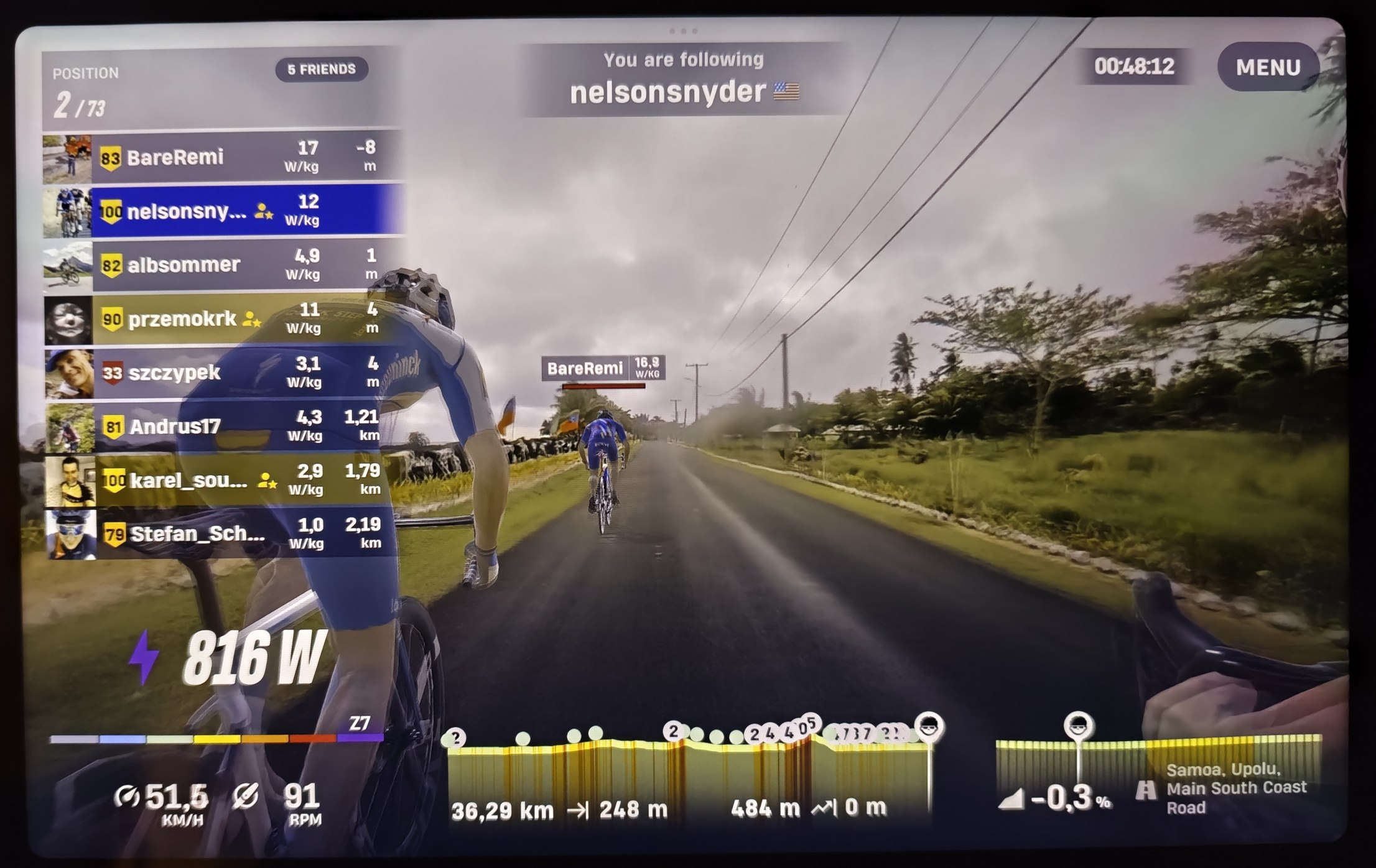Choose the highlighted nelsonsnyder row
This screenshot has height=868, width=1376.
[224, 211]
